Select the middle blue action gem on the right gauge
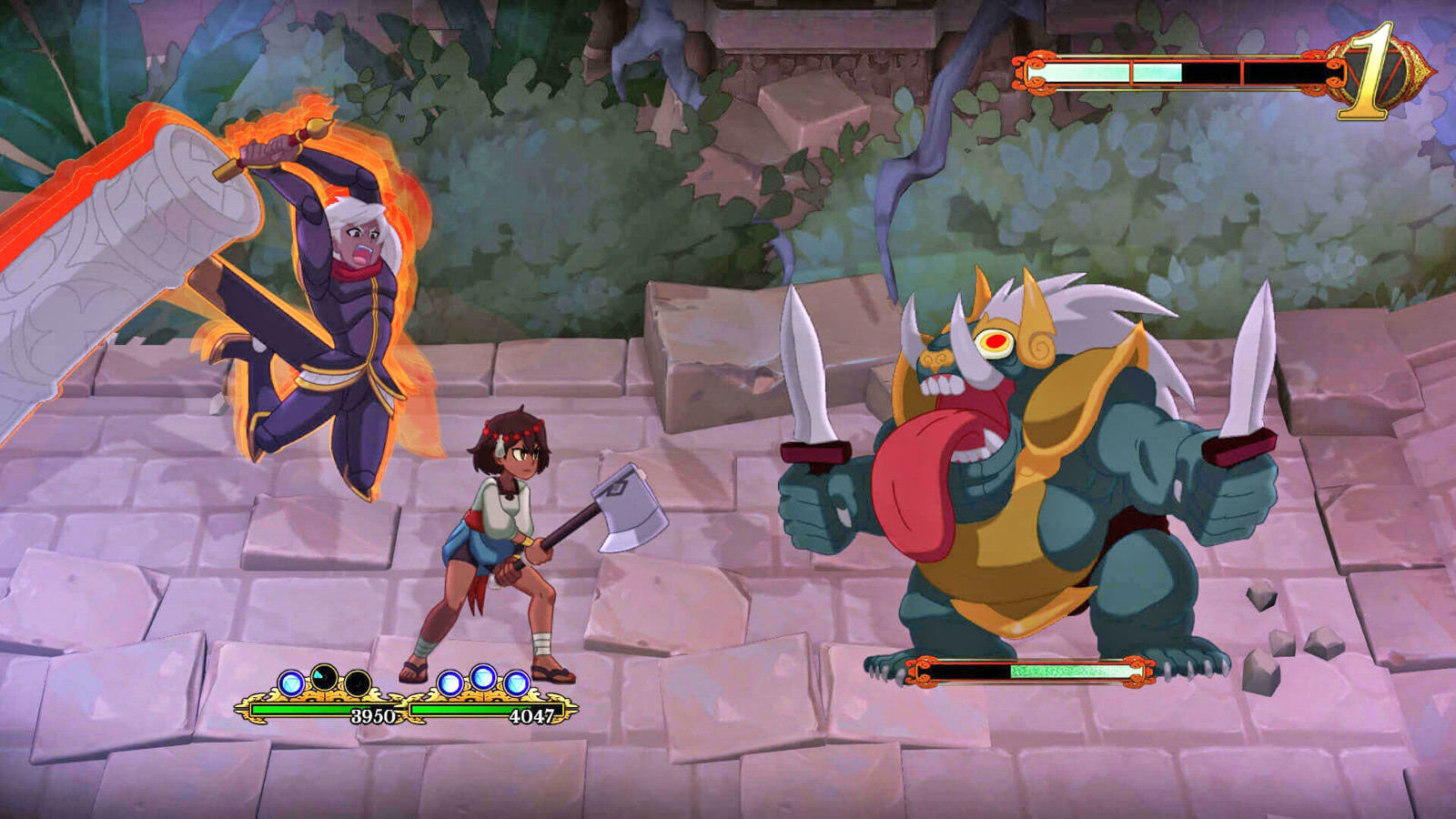 (483, 675)
